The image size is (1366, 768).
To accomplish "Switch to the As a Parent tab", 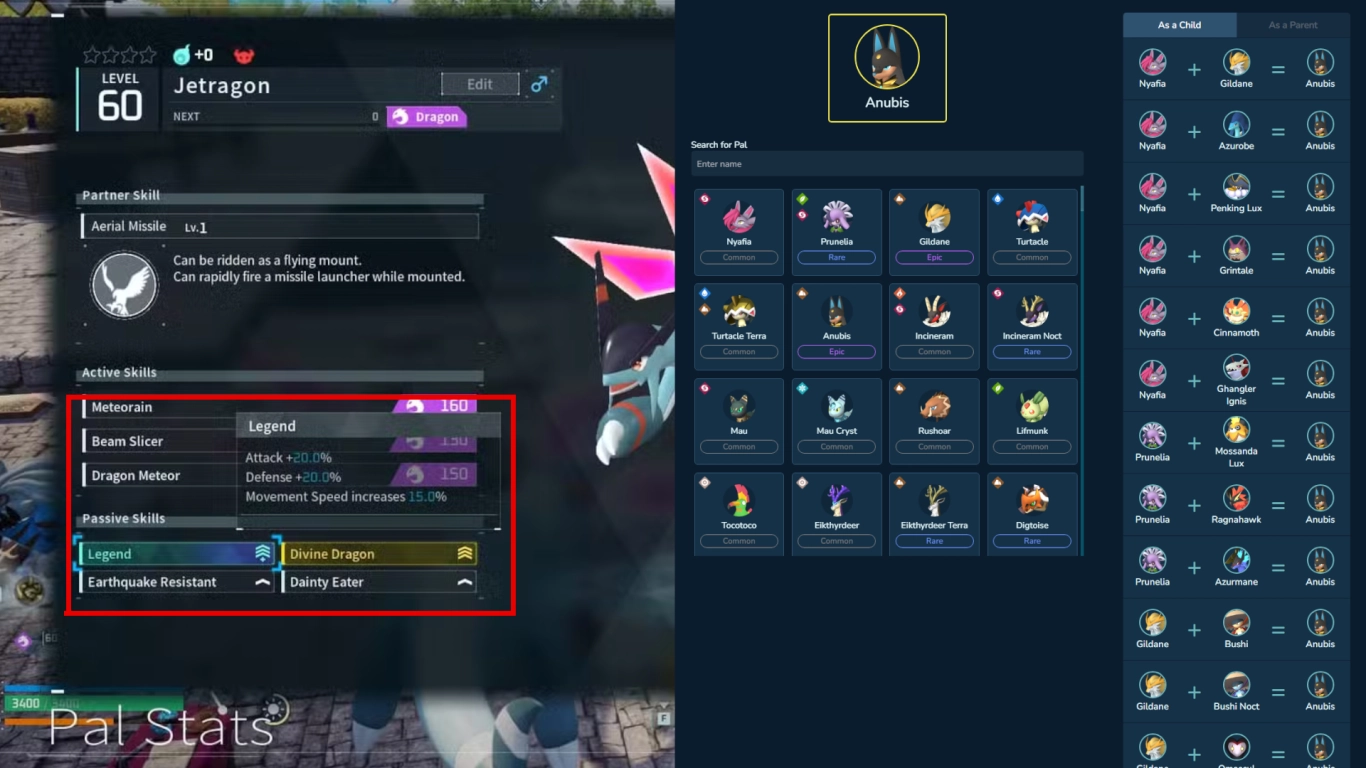I will pyautogui.click(x=1294, y=24).
